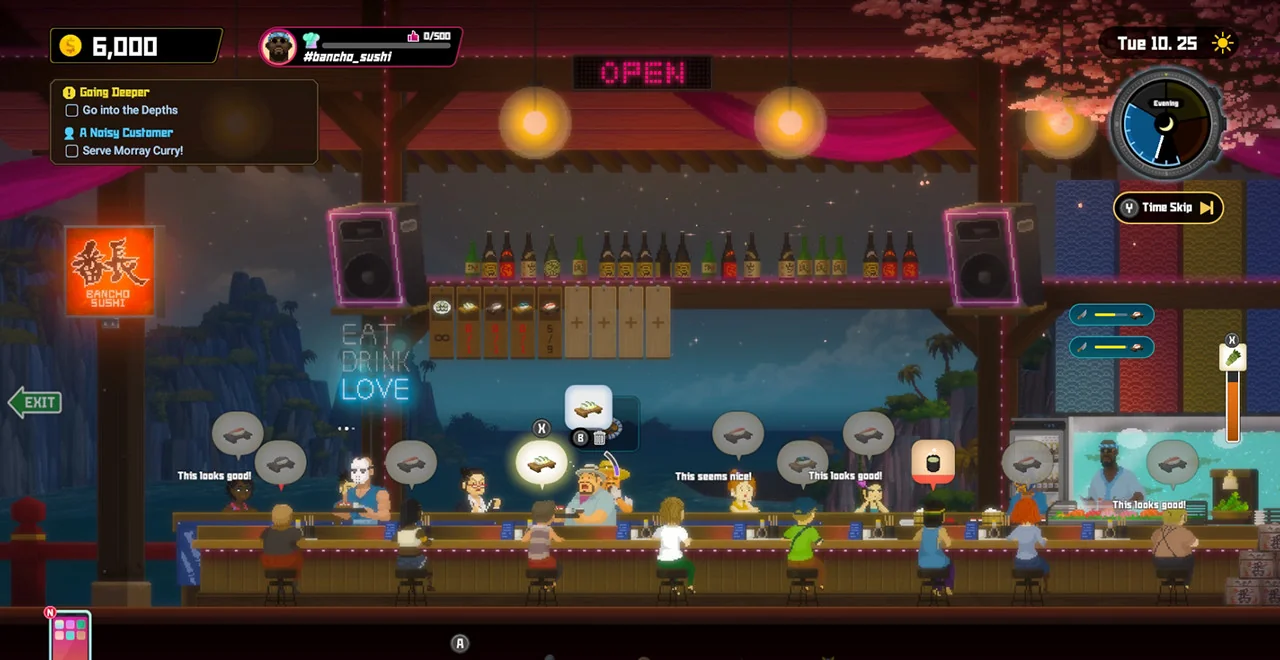The image size is (1280, 660).
Task: Select the menu board slot marked with infinity
Action: (442, 322)
